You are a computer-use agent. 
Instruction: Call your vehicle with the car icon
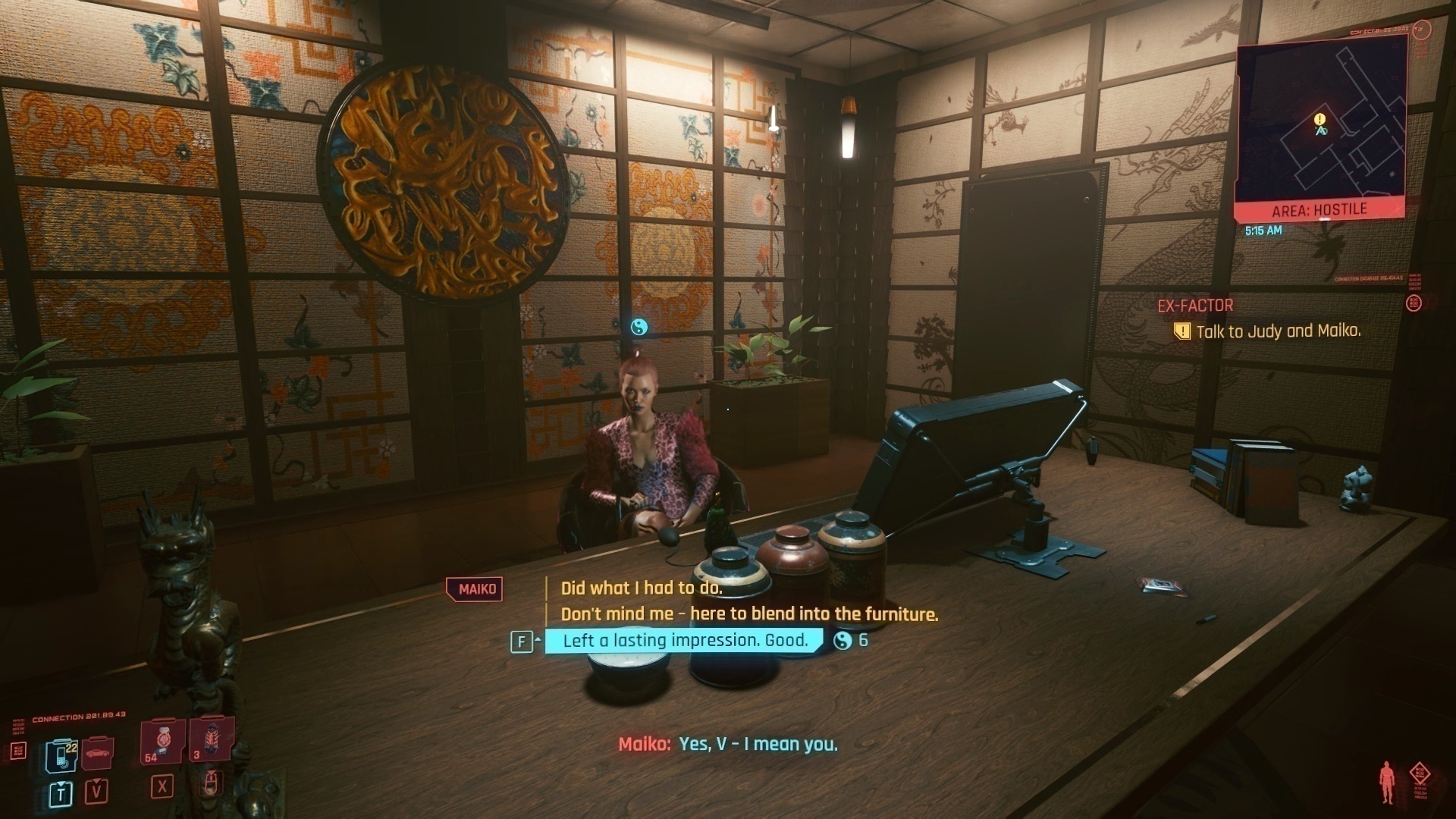97,754
